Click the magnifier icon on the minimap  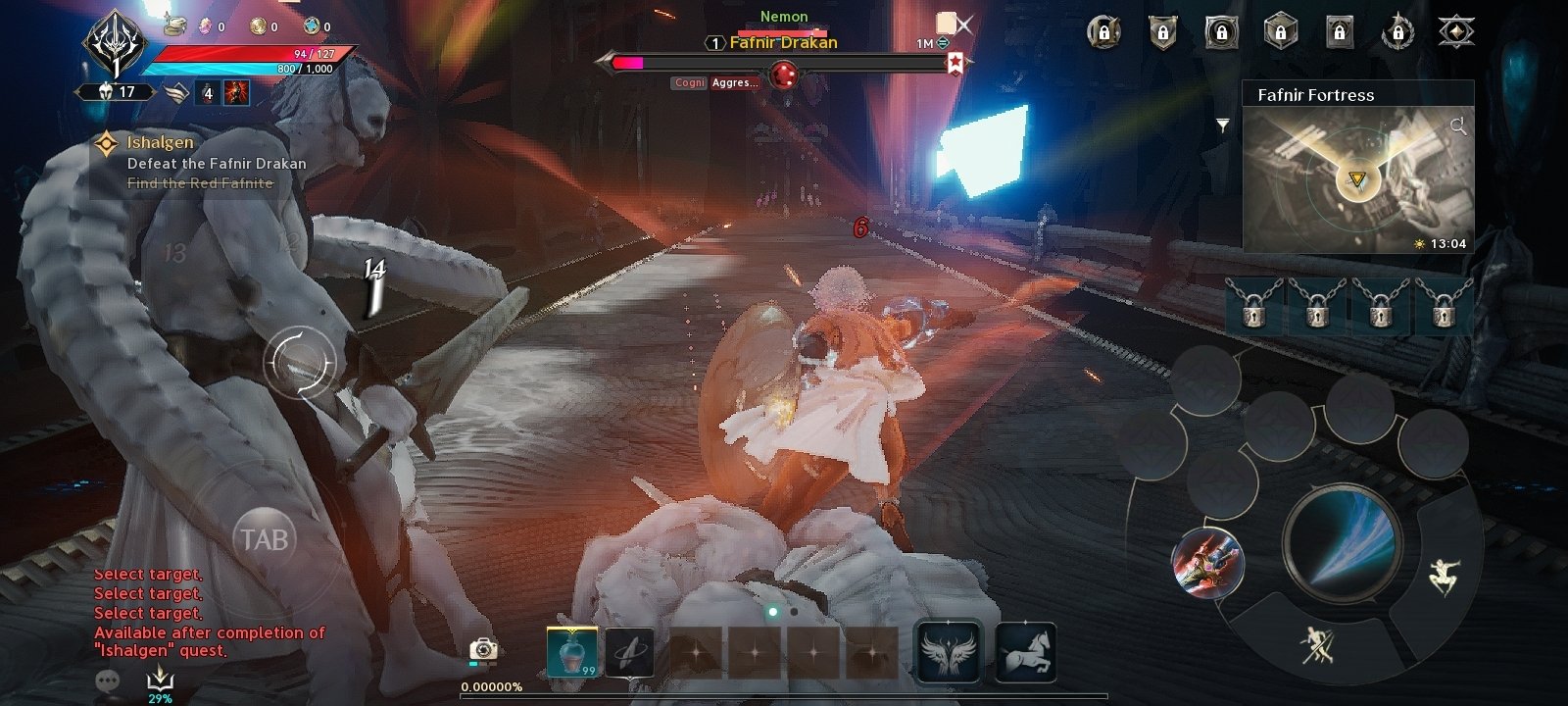pos(1458,126)
